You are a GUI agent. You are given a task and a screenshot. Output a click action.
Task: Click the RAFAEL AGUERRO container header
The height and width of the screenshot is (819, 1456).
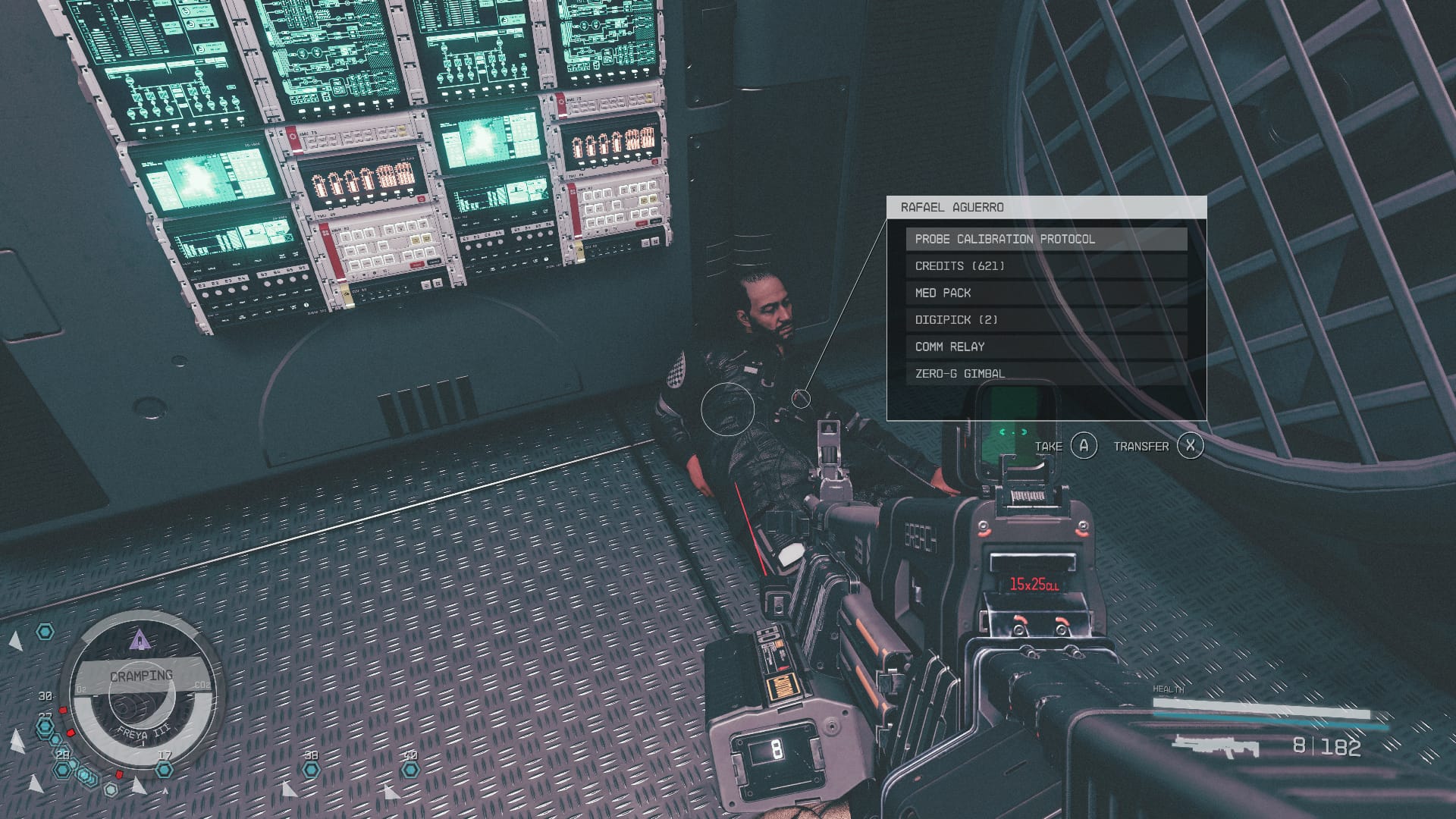click(x=954, y=206)
